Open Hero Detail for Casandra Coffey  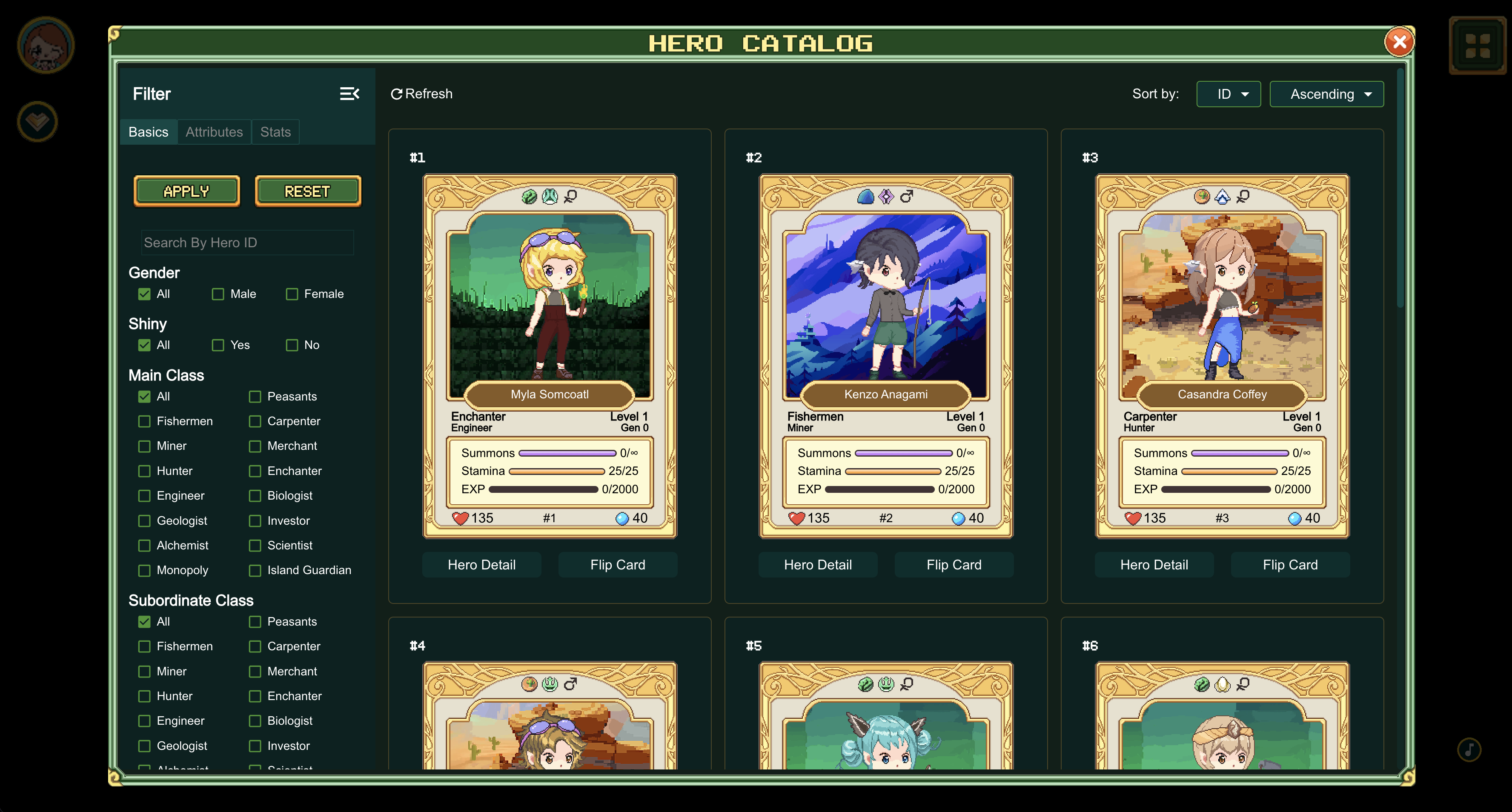point(1154,564)
